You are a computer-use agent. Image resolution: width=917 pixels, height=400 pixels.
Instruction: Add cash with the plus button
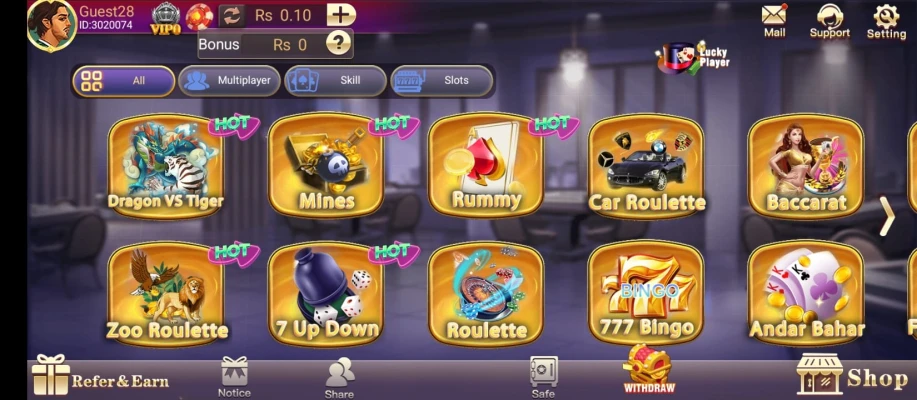(341, 15)
